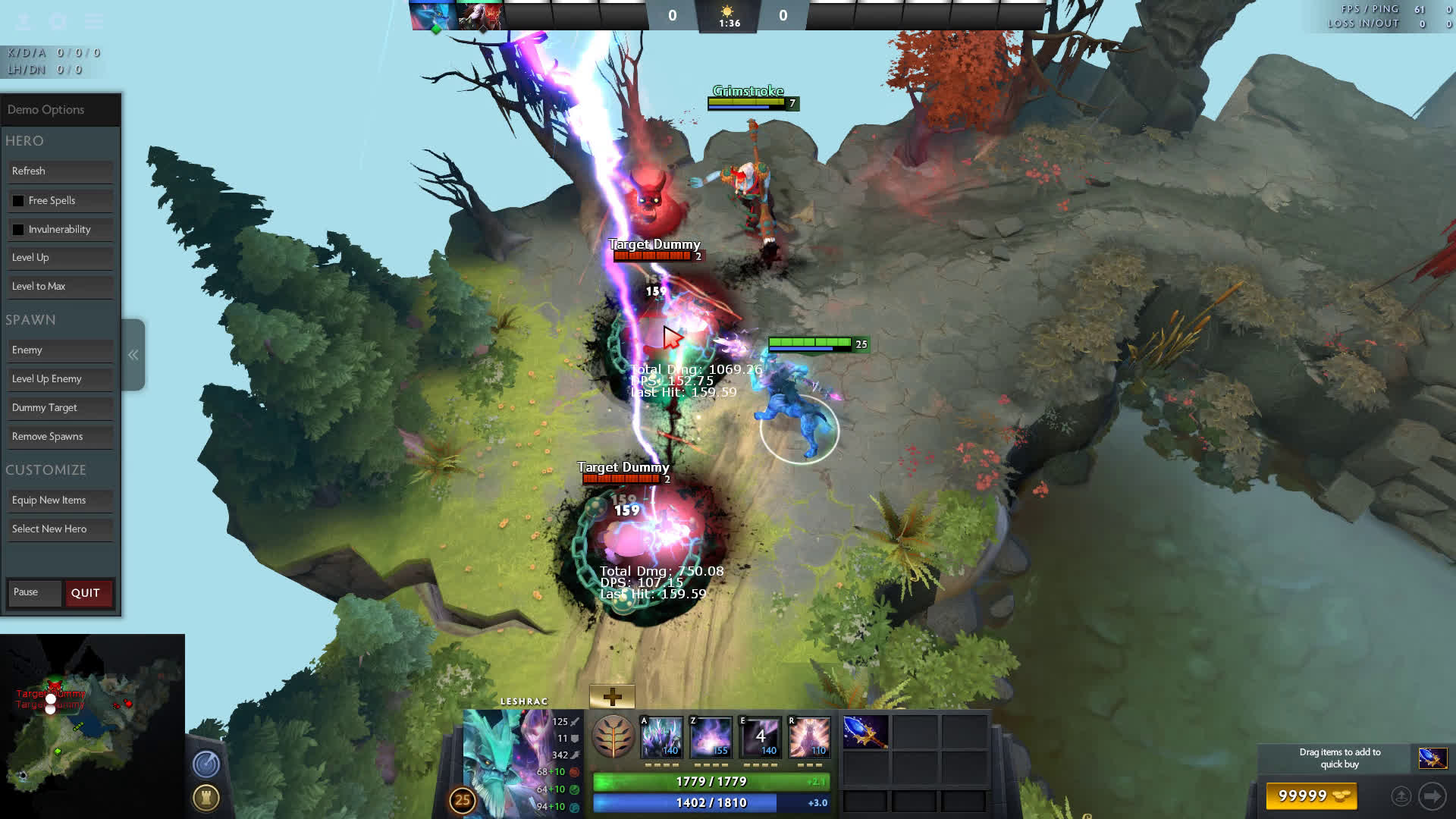The width and height of the screenshot is (1456, 819).
Task: Choose Level to Max
Action: coord(60,287)
